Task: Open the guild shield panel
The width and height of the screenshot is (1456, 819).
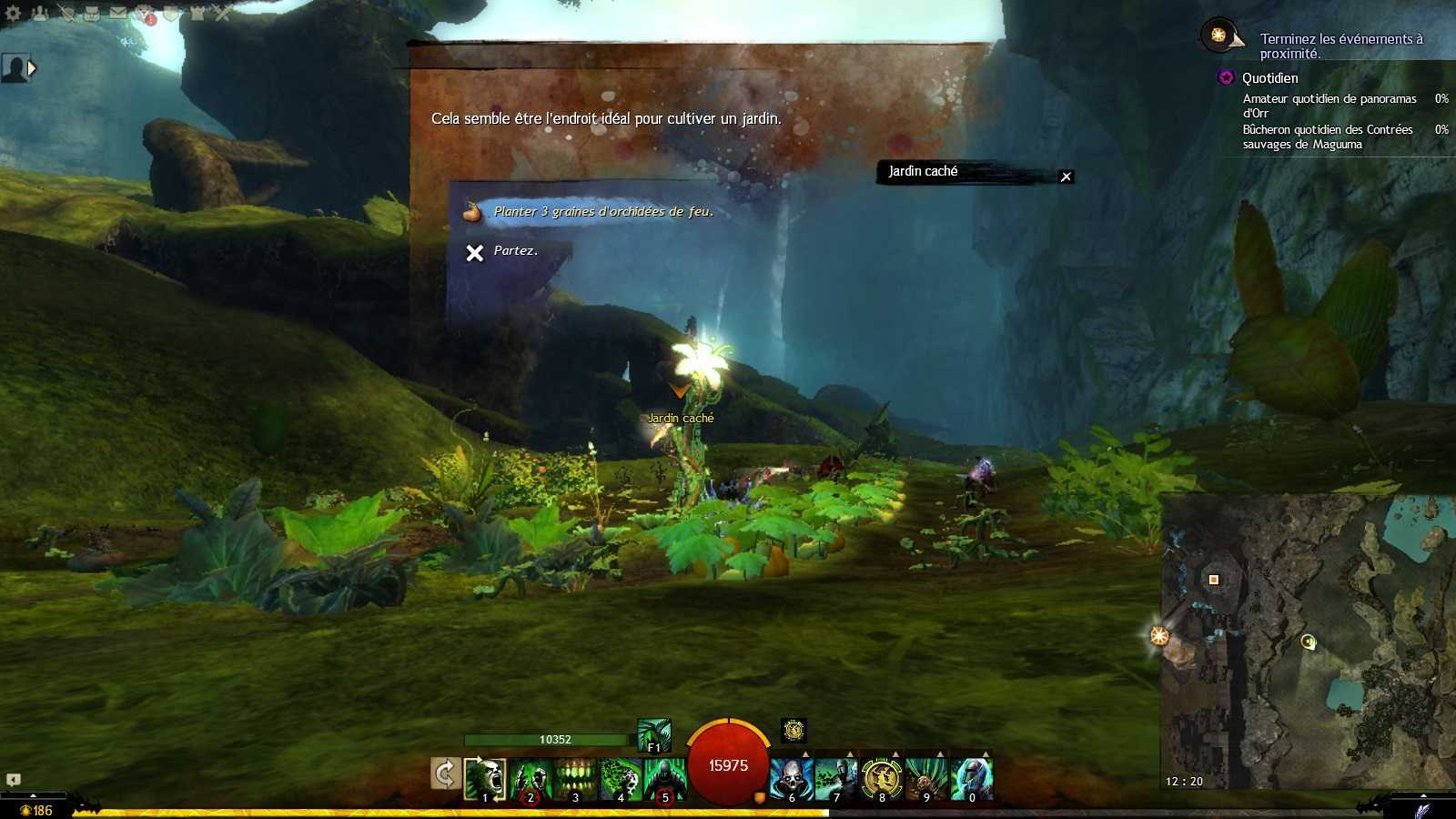Action: [x=171, y=13]
